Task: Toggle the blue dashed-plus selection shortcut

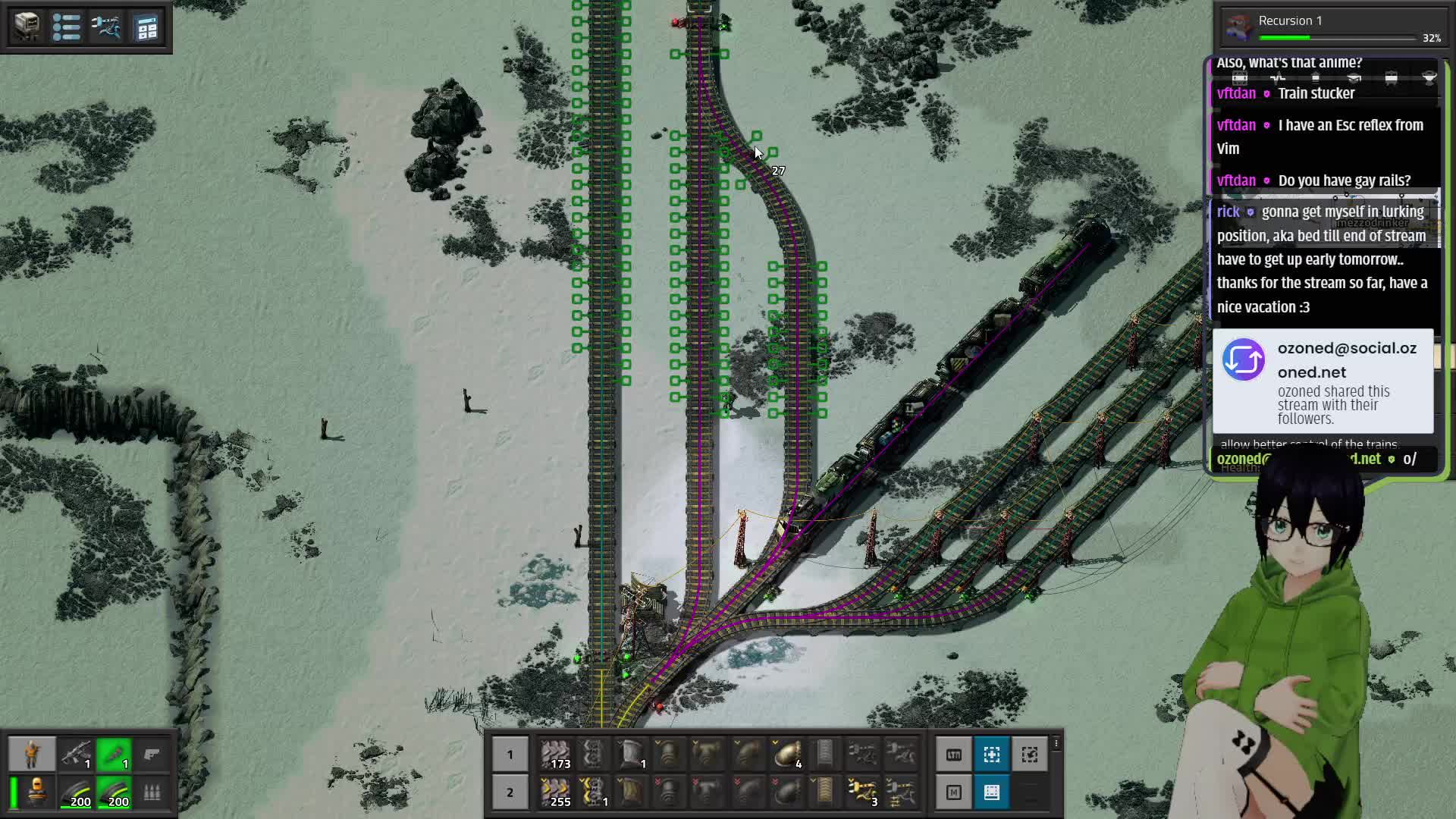Action: [992, 755]
